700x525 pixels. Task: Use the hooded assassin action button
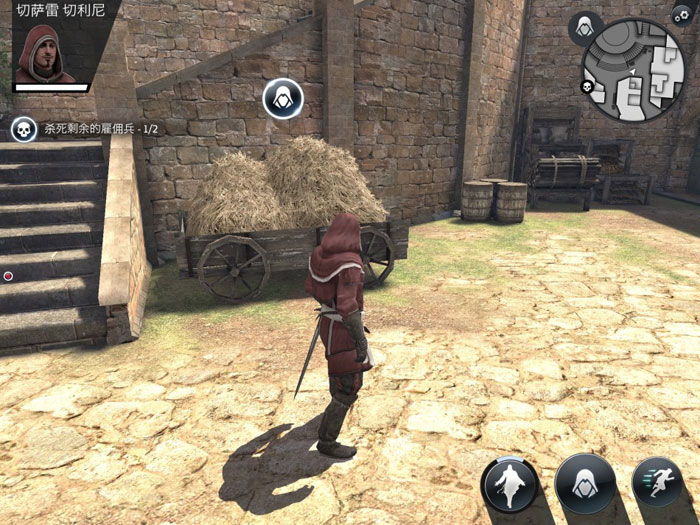[585, 484]
